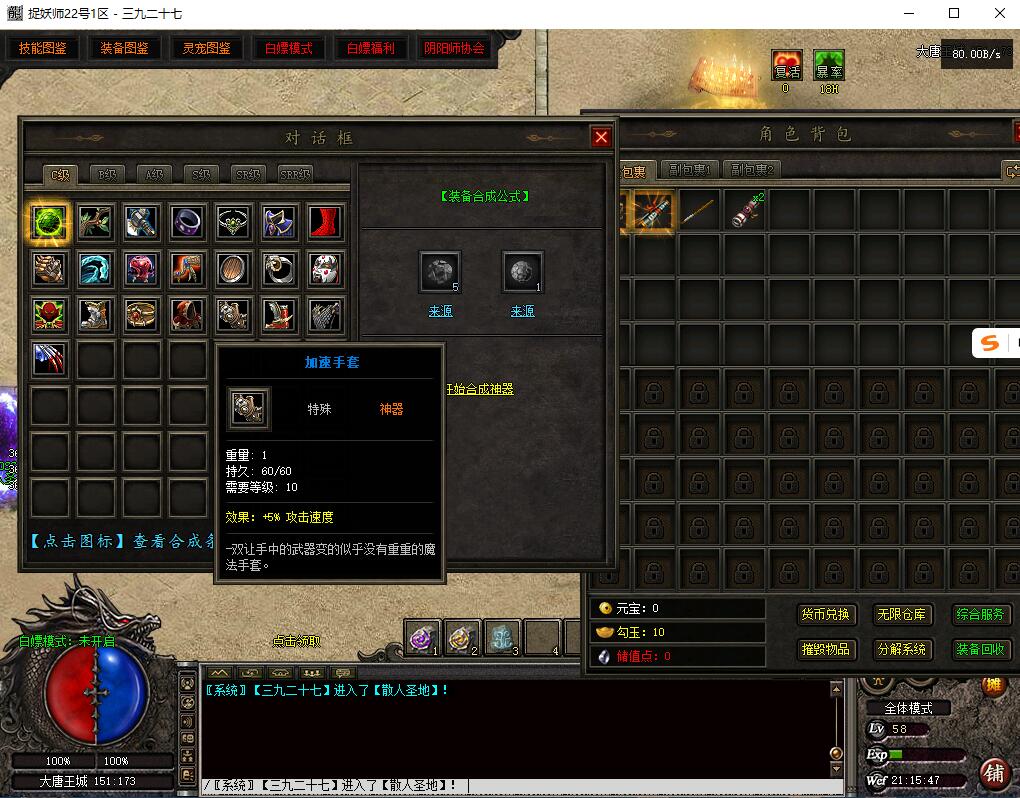Switch to the SSR级 grade tab
1020x798 pixels.
pyautogui.click(x=295, y=174)
